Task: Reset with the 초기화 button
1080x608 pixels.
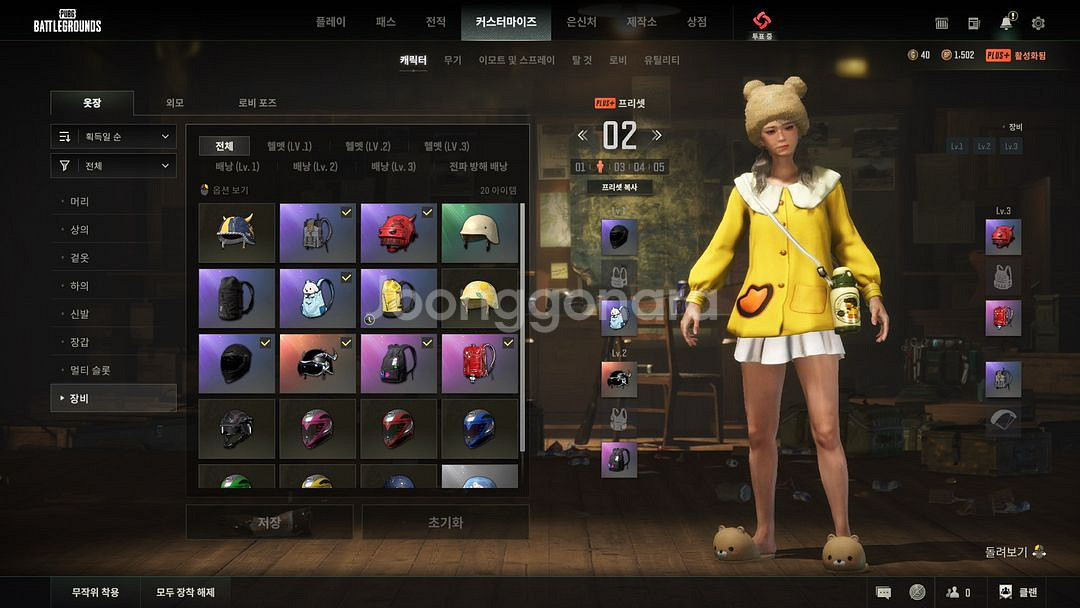Action: click(x=445, y=522)
